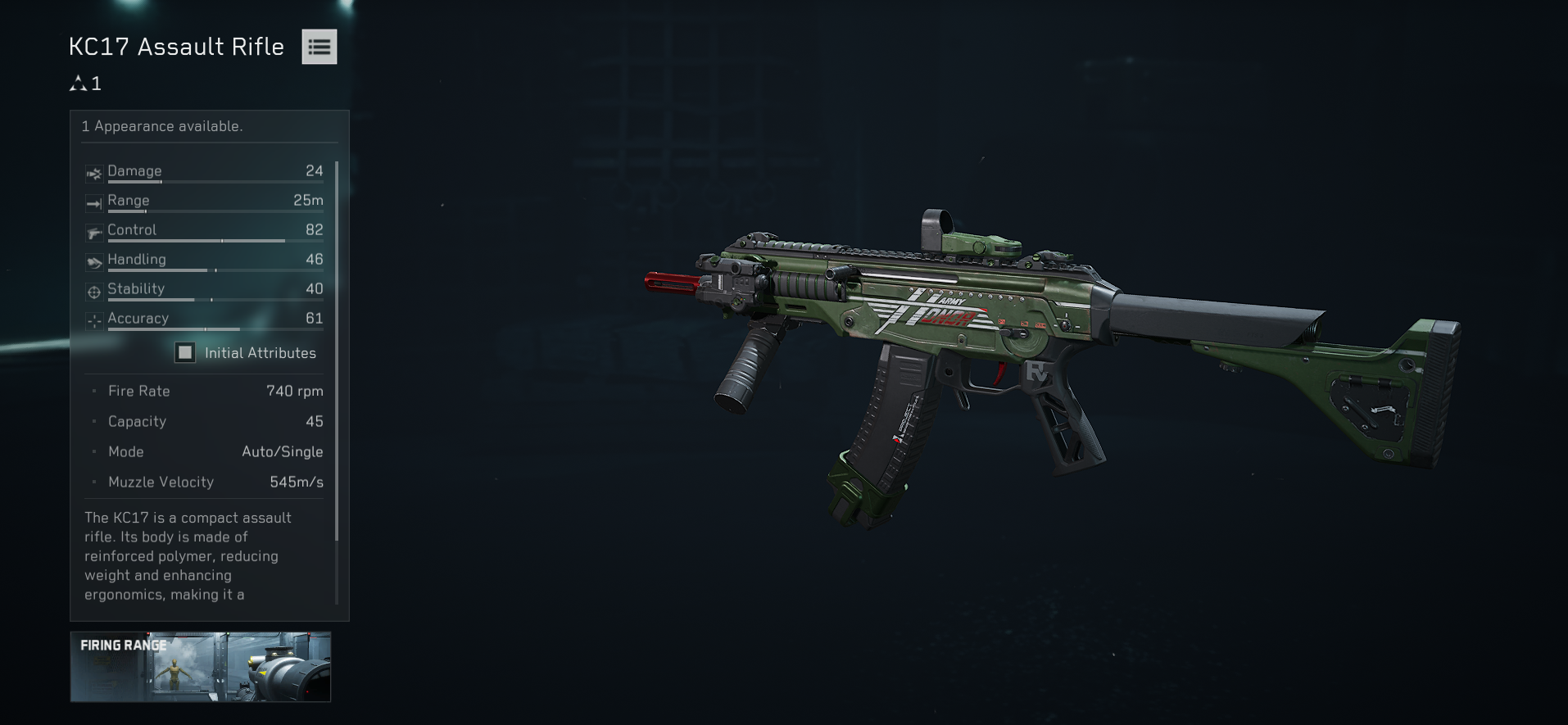The width and height of the screenshot is (1568, 725).
Task: Toggle the Initial Attributes checkbox
Action: 184,352
